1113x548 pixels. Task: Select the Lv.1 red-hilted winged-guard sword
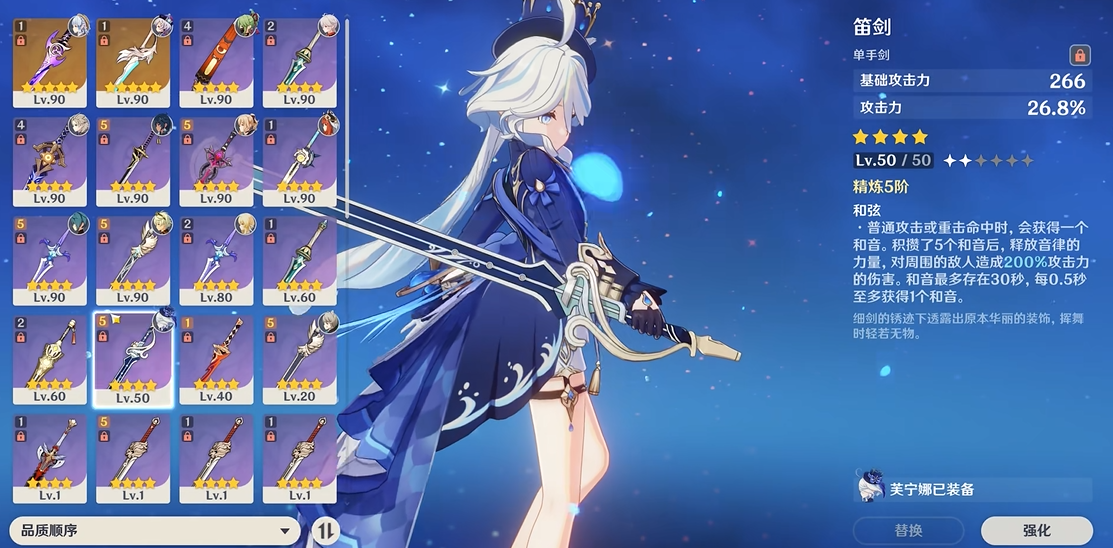click(x=49, y=458)
